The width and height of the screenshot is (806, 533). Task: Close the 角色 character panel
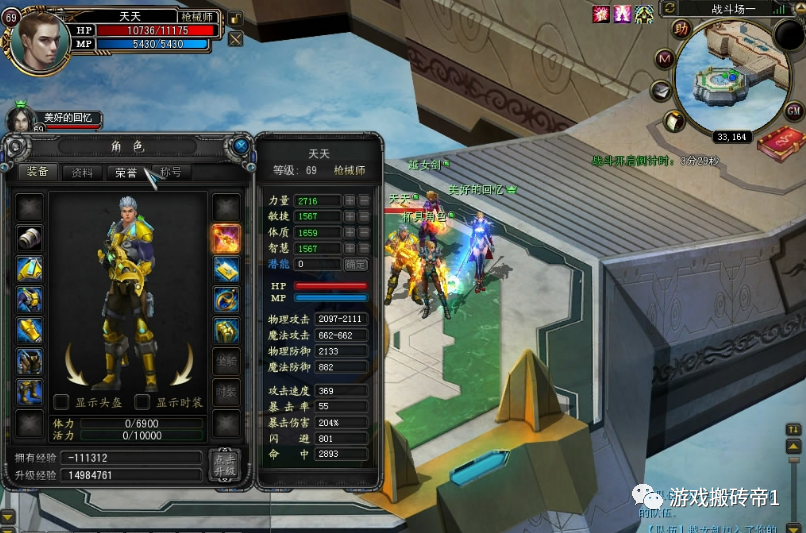click(x=241, y=146)
